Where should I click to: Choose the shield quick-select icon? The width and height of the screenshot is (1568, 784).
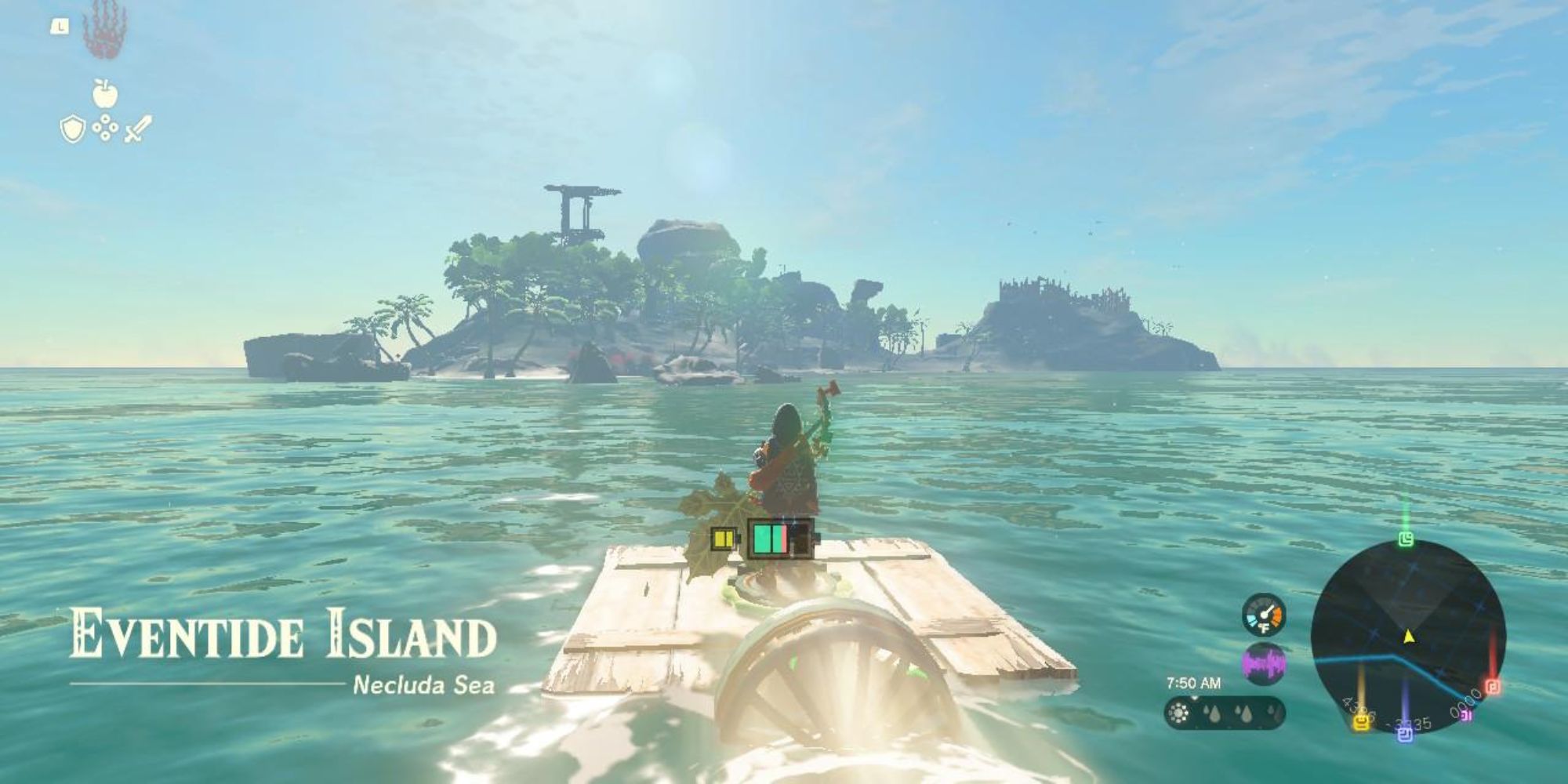pyautogui.click(x=72, y=129)
